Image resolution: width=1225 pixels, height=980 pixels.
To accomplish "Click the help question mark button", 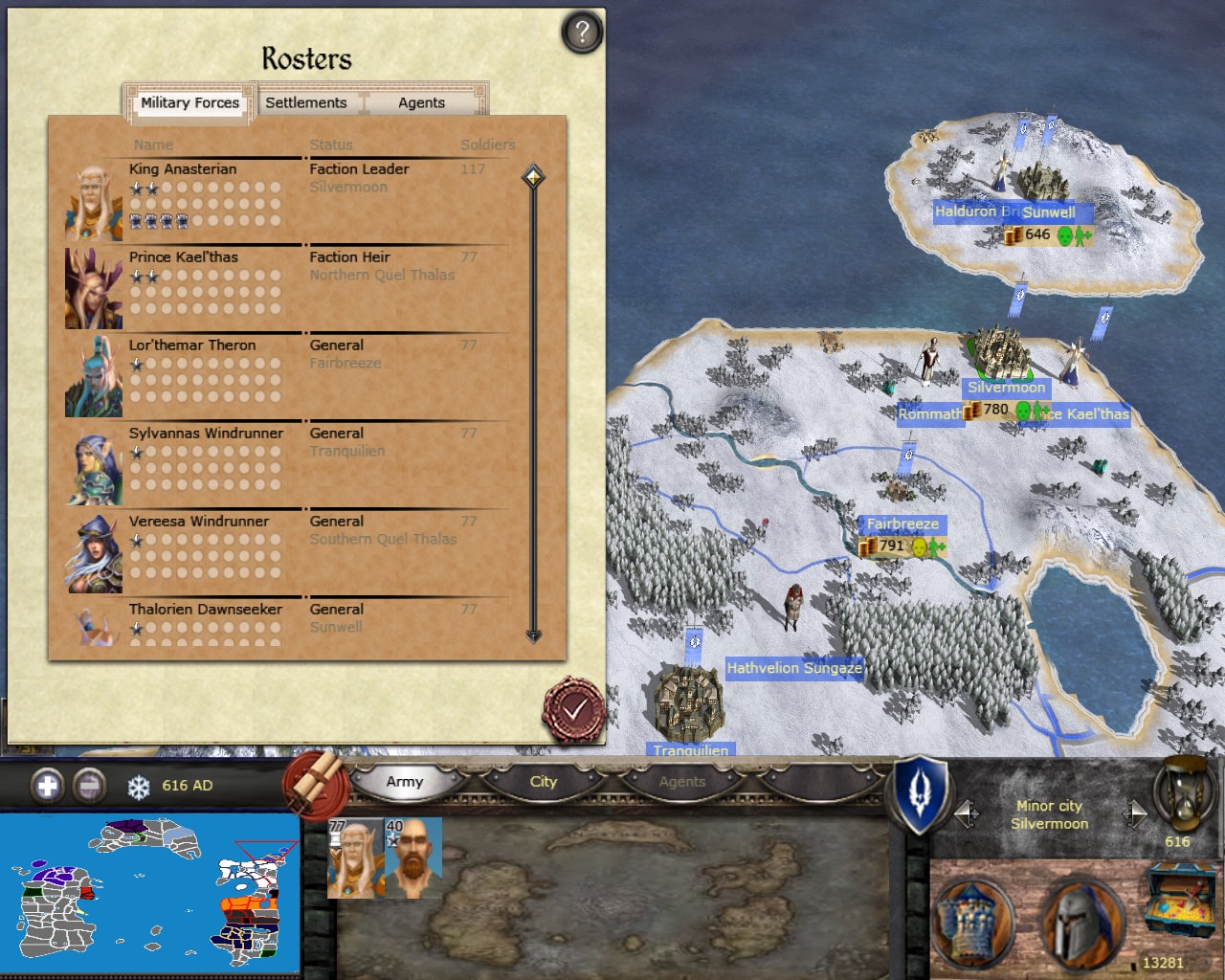I will (581, 33).
